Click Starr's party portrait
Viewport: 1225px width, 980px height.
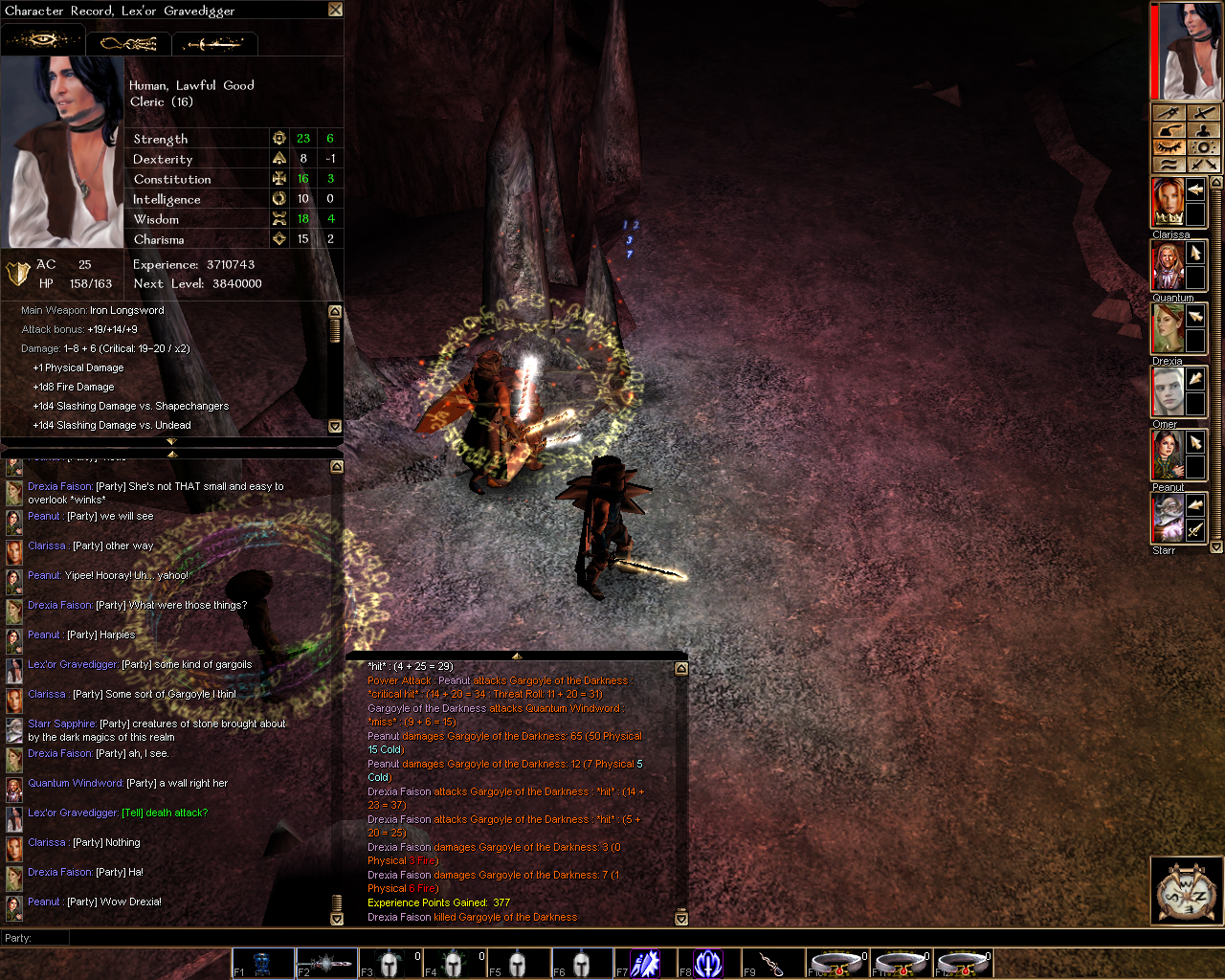point(1167,518)
